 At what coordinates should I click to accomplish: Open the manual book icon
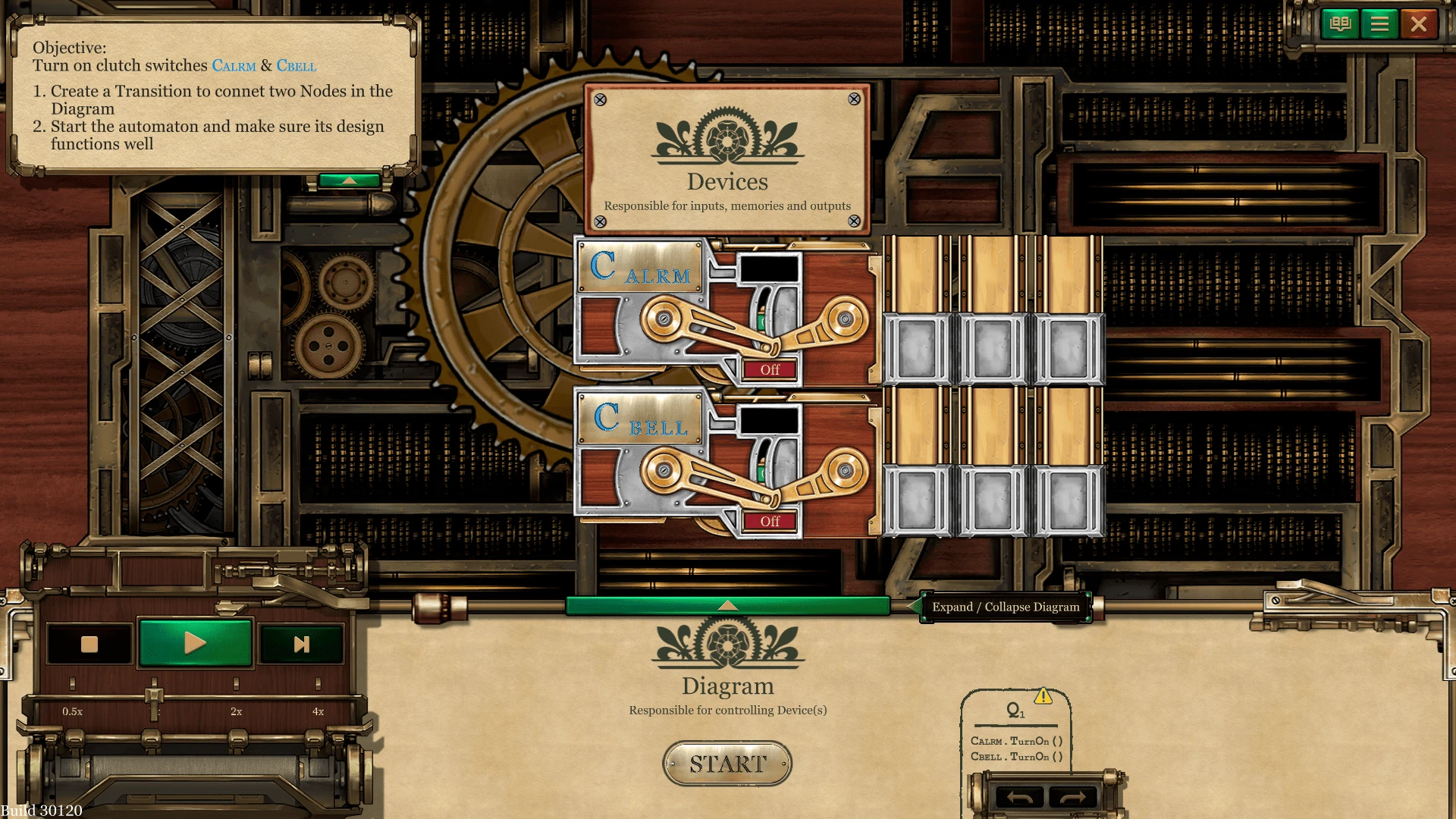(x=1340, y=24)
